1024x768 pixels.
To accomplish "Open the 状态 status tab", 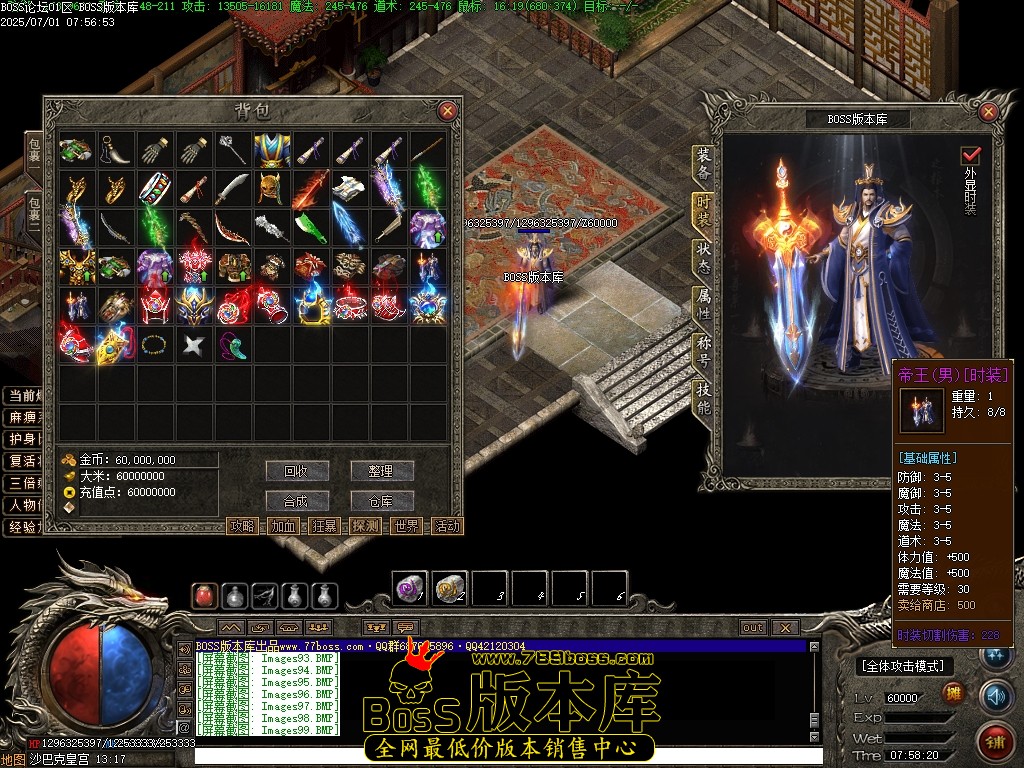I will click(x=704, y=257).
